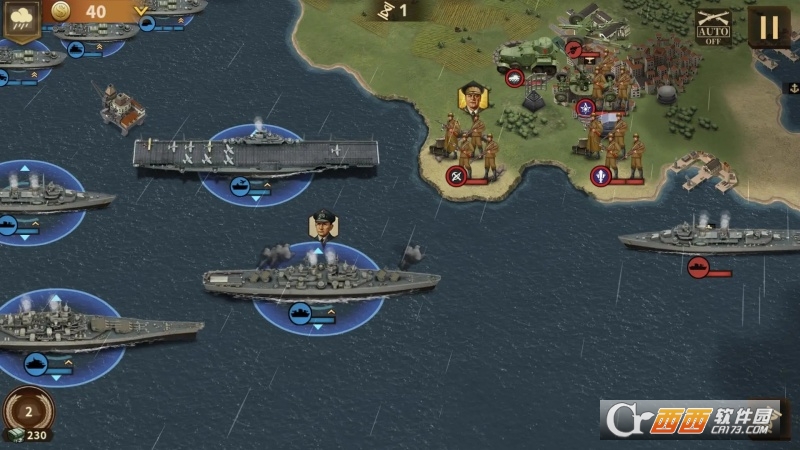This screenshot has width=800, height=450.
Task: Tap the enemy general portrait on land
Action: pyautogui.click(x=470, y=98)
